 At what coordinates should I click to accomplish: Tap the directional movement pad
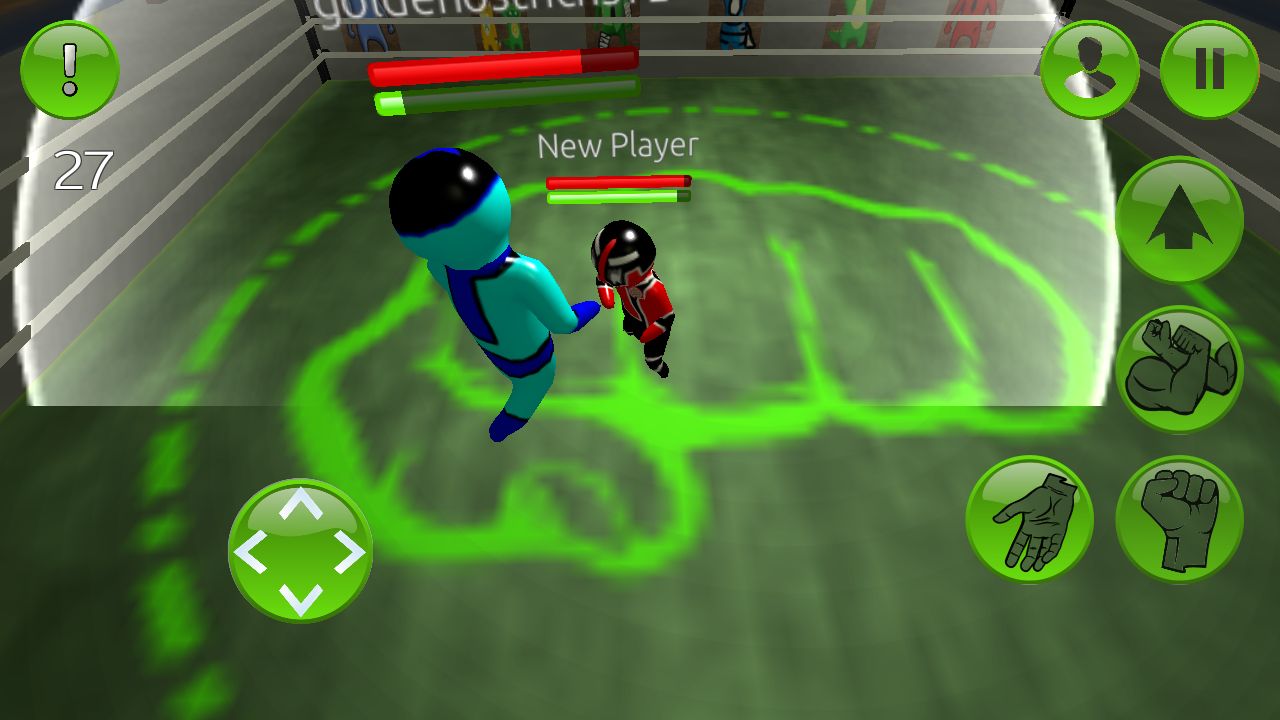(300, 550)
